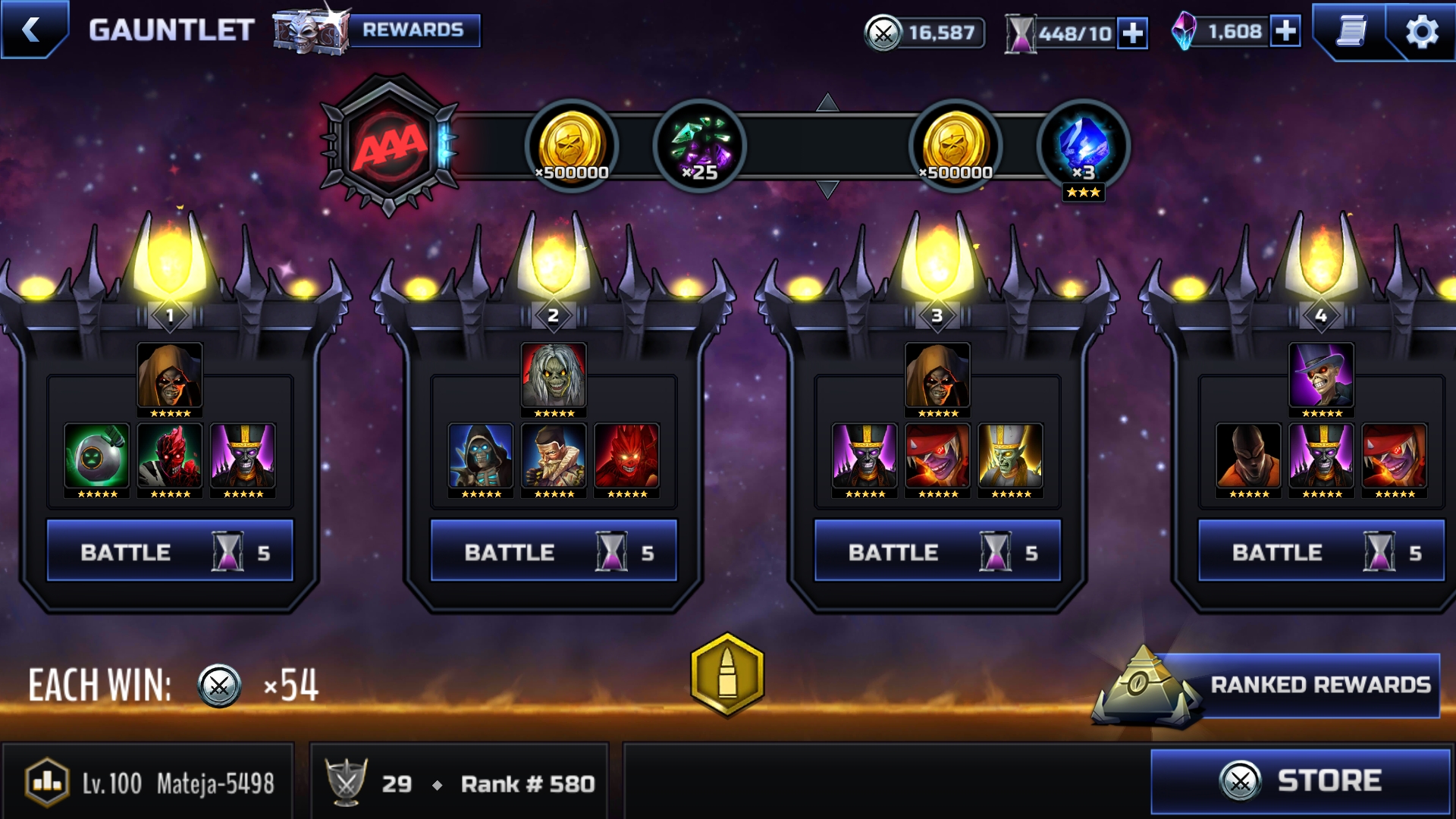Buy more ironite with plus button
Image resolution: width=1456 pixels, height=819 pixels.
[1285, 32]
